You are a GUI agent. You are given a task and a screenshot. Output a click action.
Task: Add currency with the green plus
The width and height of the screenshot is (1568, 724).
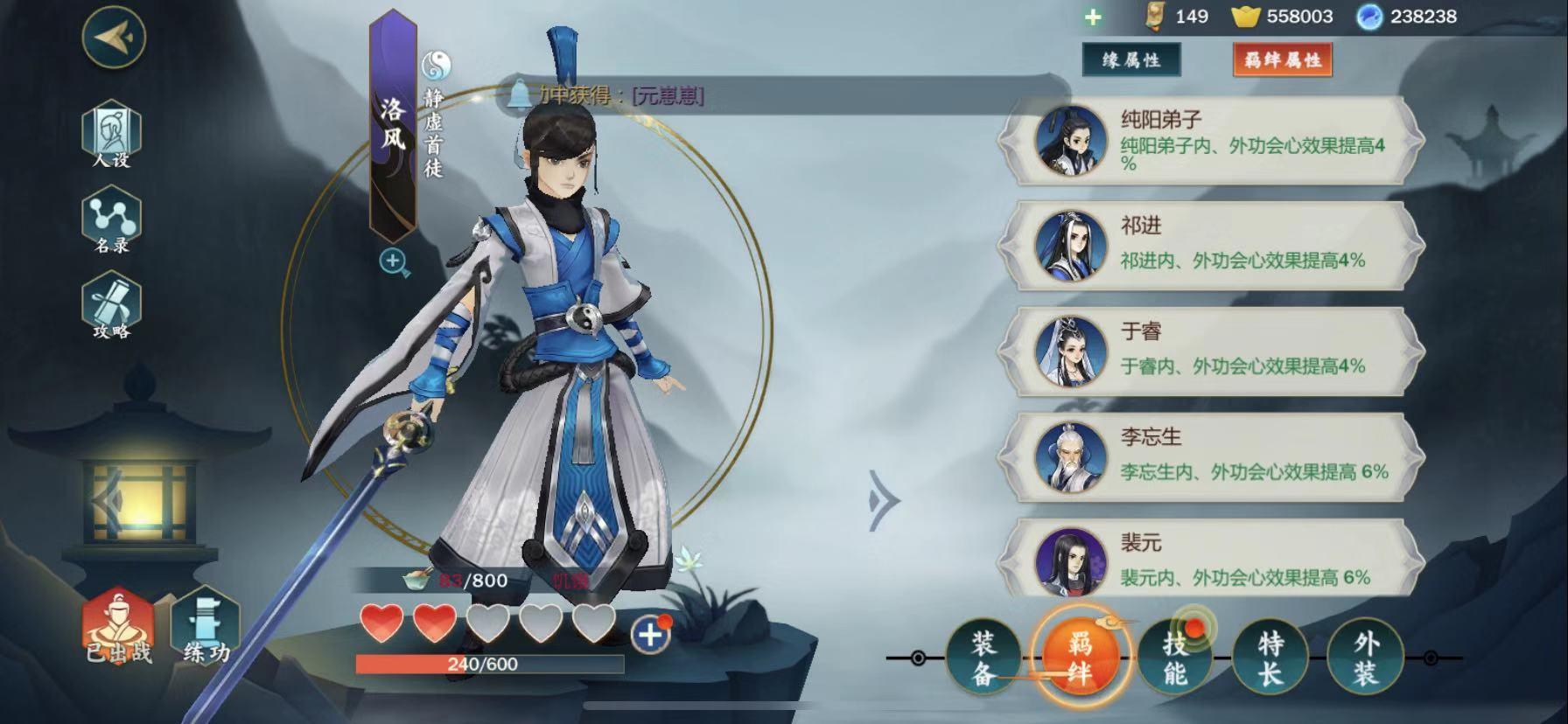(x=1093, y=17)
